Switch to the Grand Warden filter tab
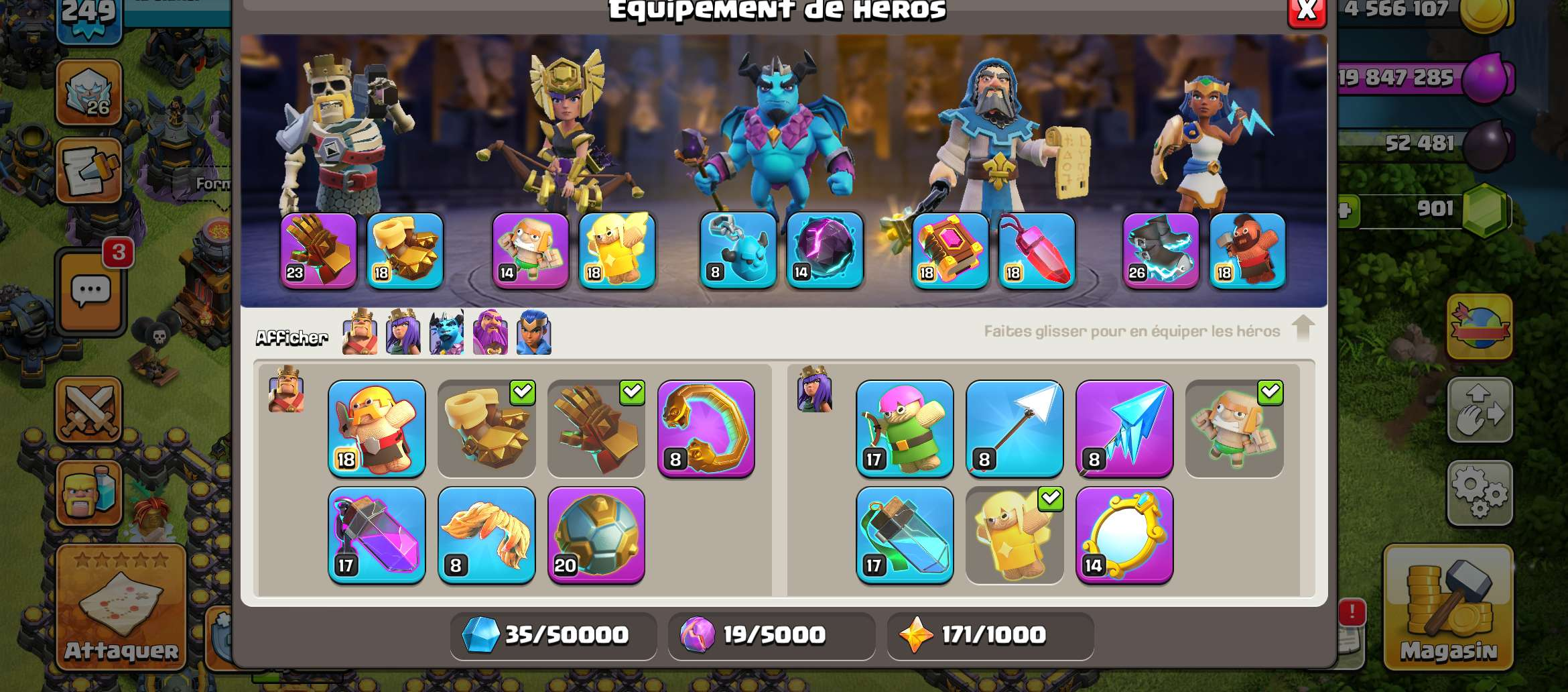The width and height of the screenshot is (1568, 692). pyautogui.click(x=491, y=333)
